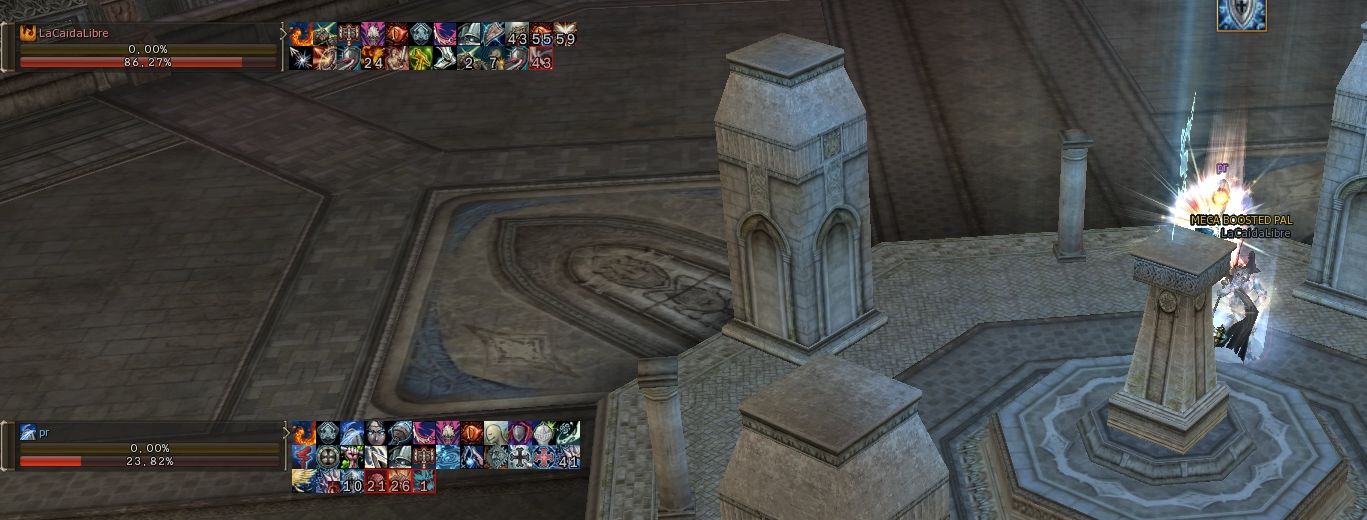Click pr's red-bordered debuff showing 26
This screenshot has height=520, width=1367.
pyautogui.click(x=400, y=483)
